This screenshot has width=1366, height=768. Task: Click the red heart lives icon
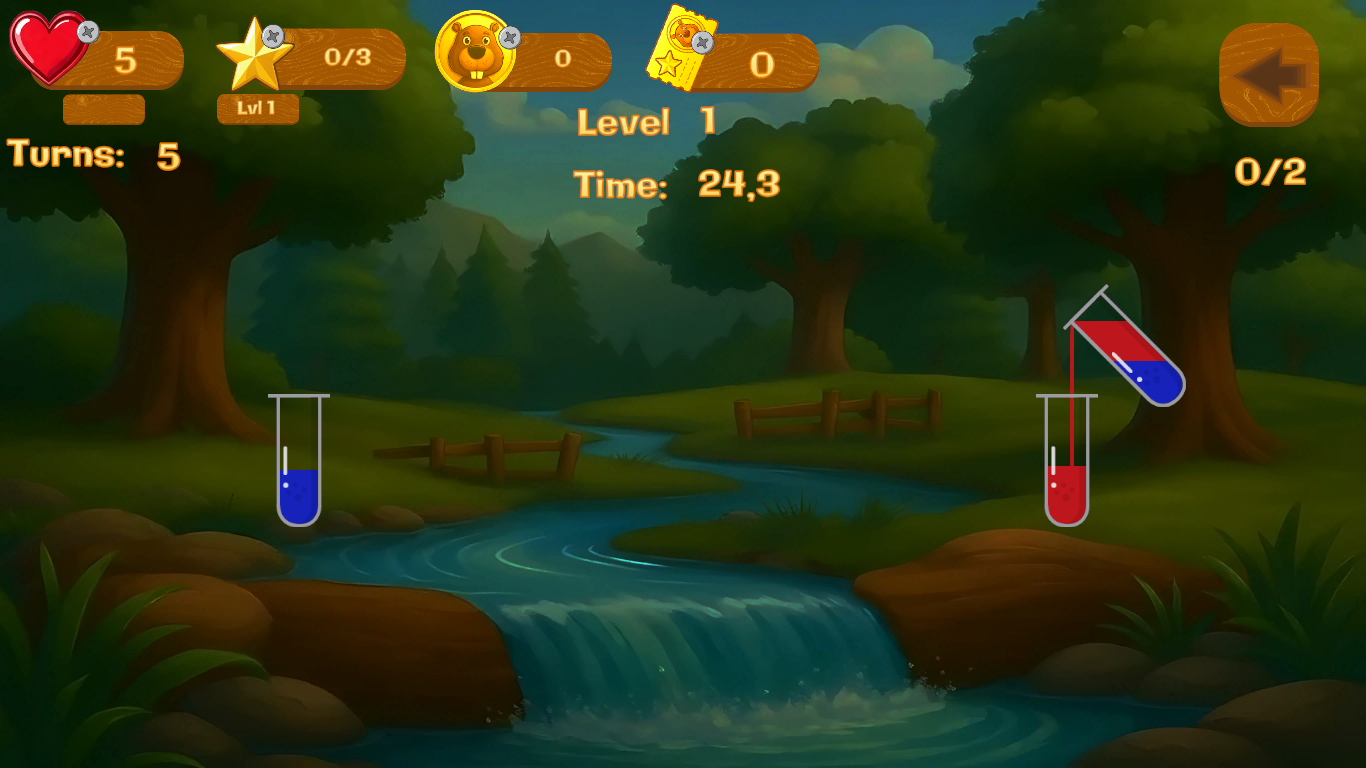click(x=47, y=47)
